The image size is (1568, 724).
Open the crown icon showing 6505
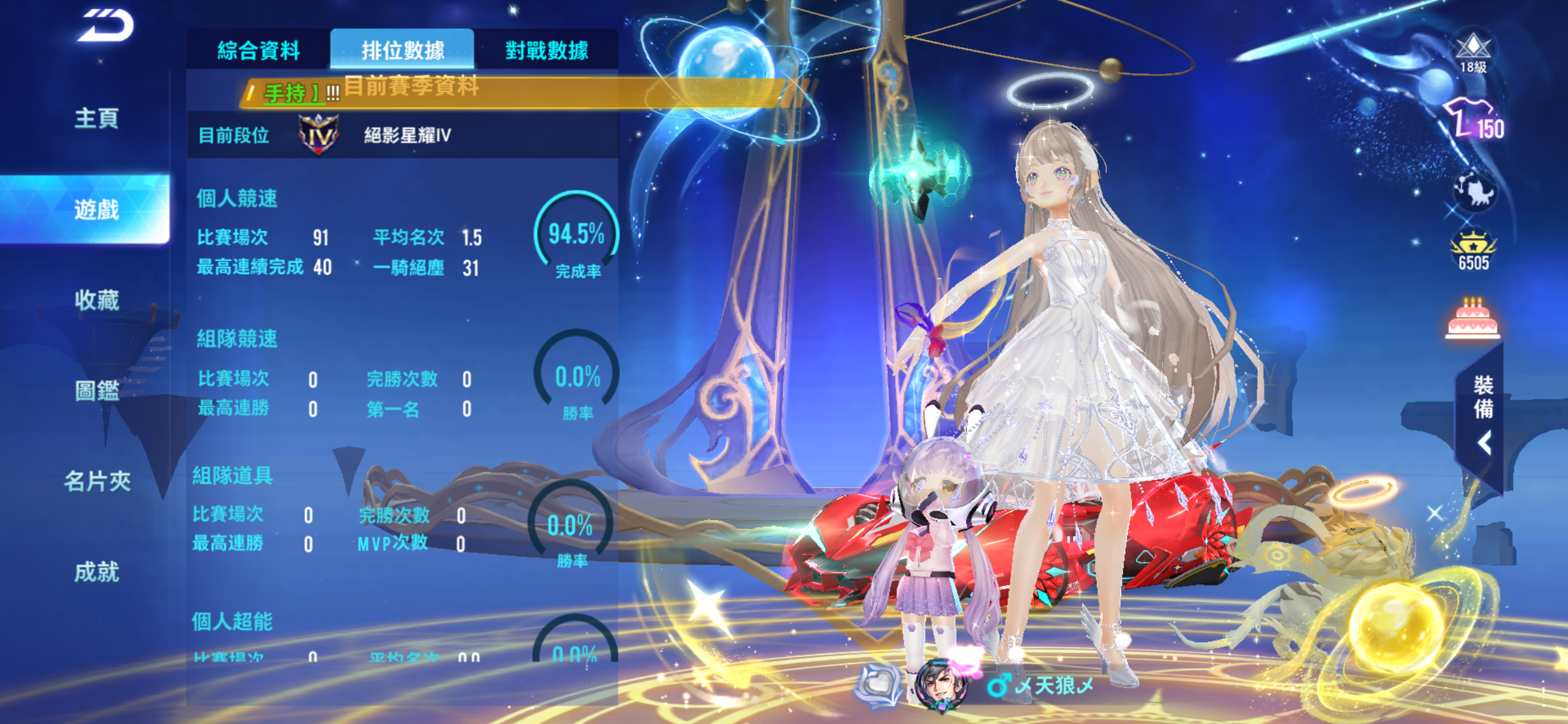pos(1473,251)
